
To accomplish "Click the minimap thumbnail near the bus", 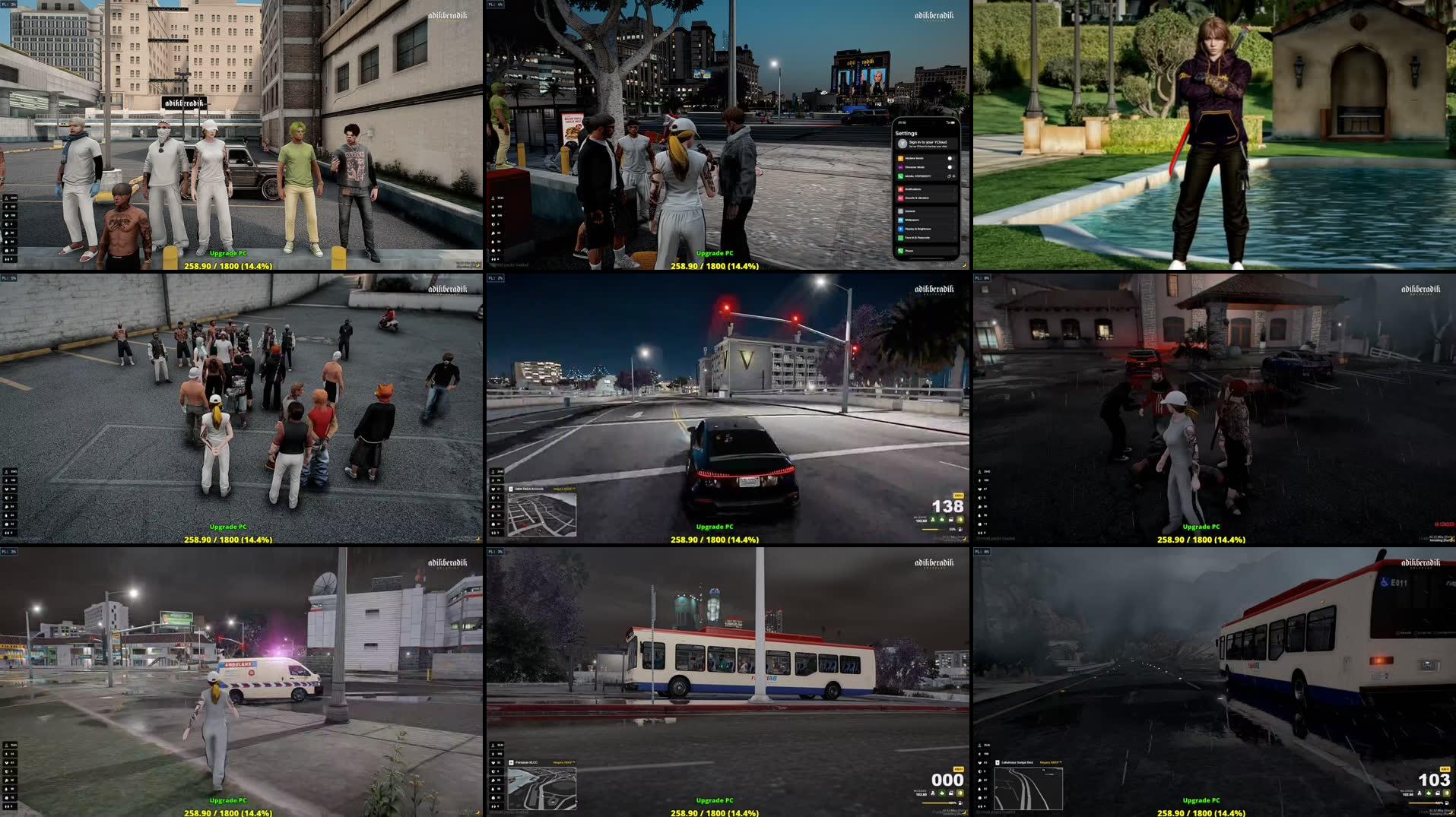I will 542,789.
